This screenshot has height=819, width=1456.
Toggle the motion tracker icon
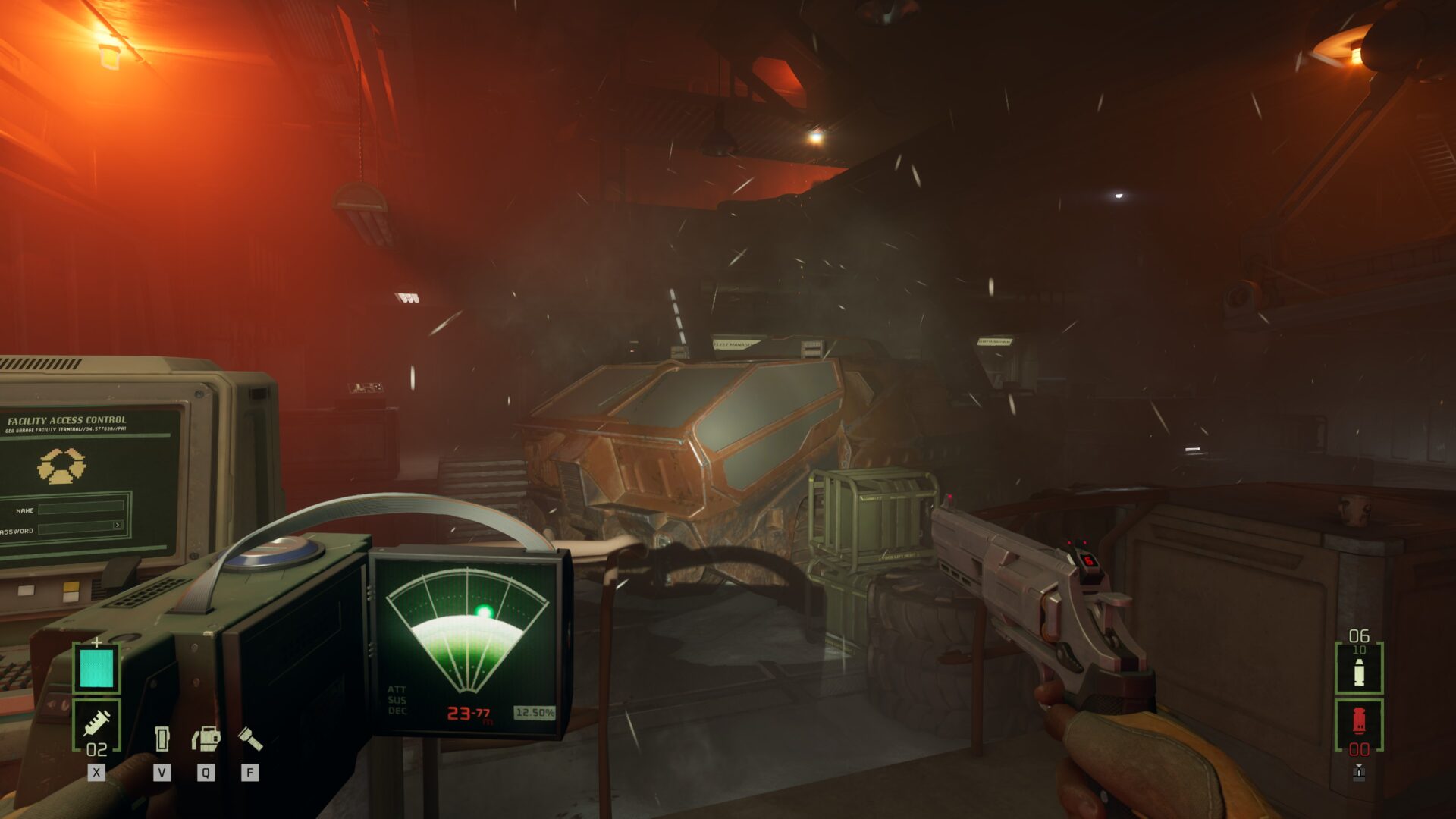(x=206, y=739)
